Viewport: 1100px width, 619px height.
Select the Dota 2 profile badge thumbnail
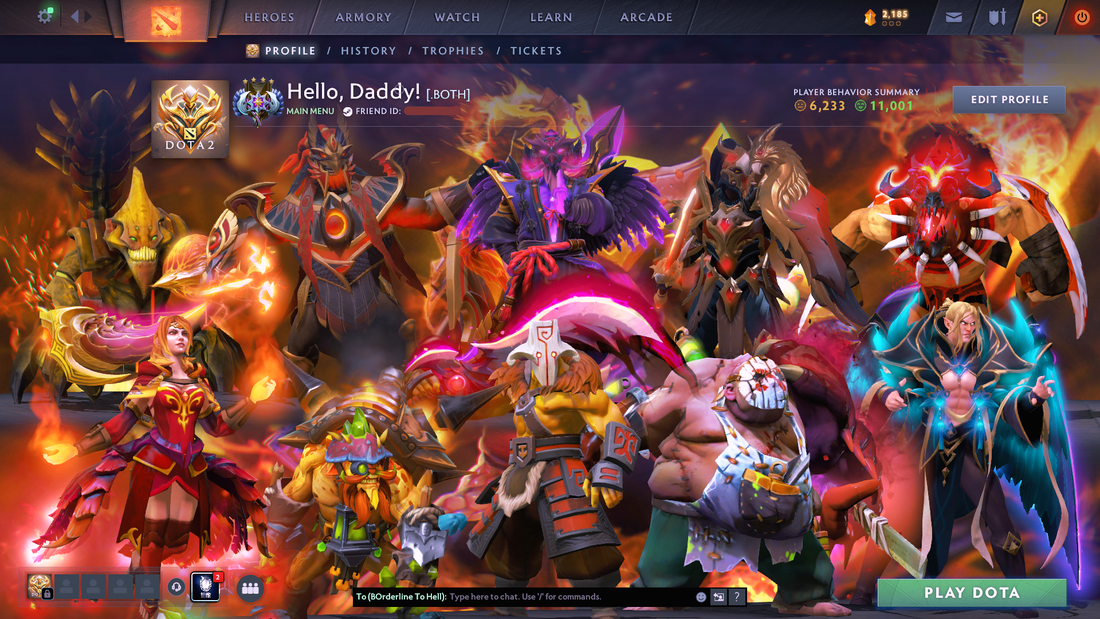190,118
